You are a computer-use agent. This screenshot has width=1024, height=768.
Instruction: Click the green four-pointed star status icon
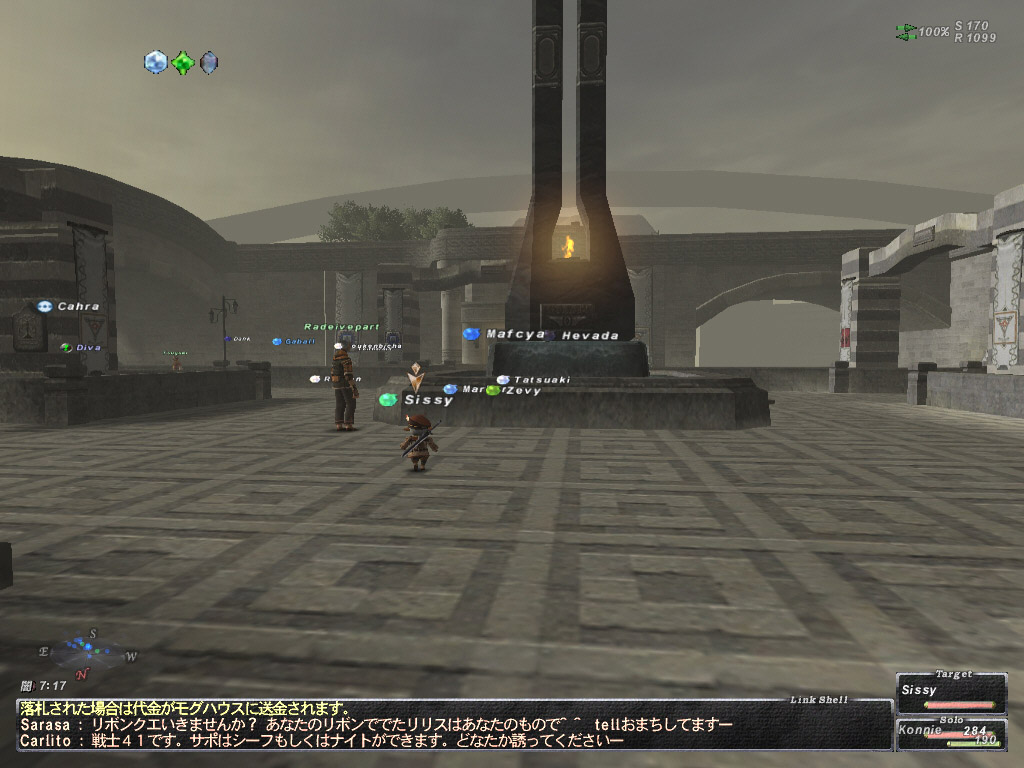click(x=182, y=63)
